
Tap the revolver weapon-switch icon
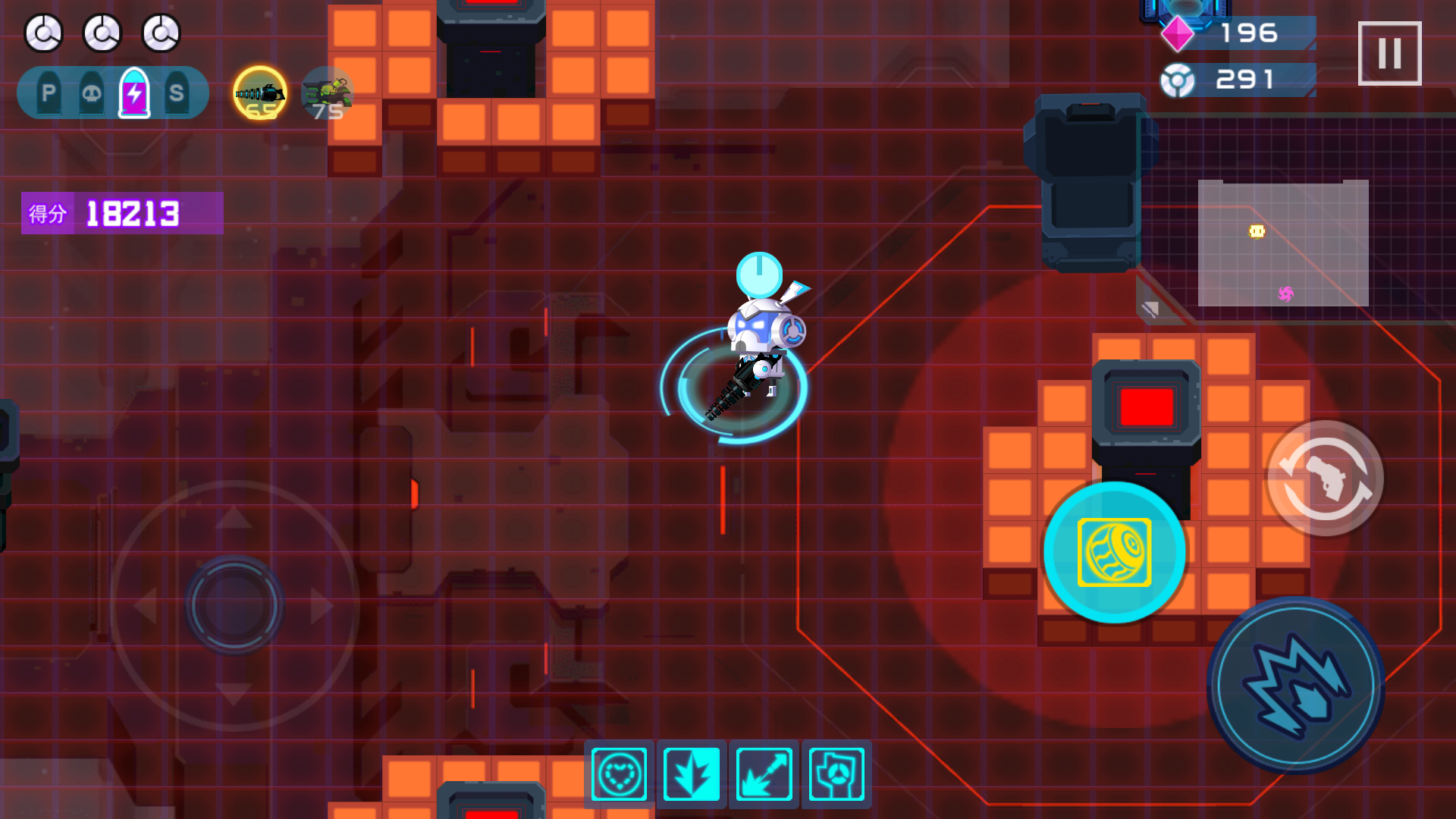click(1326, 478)
